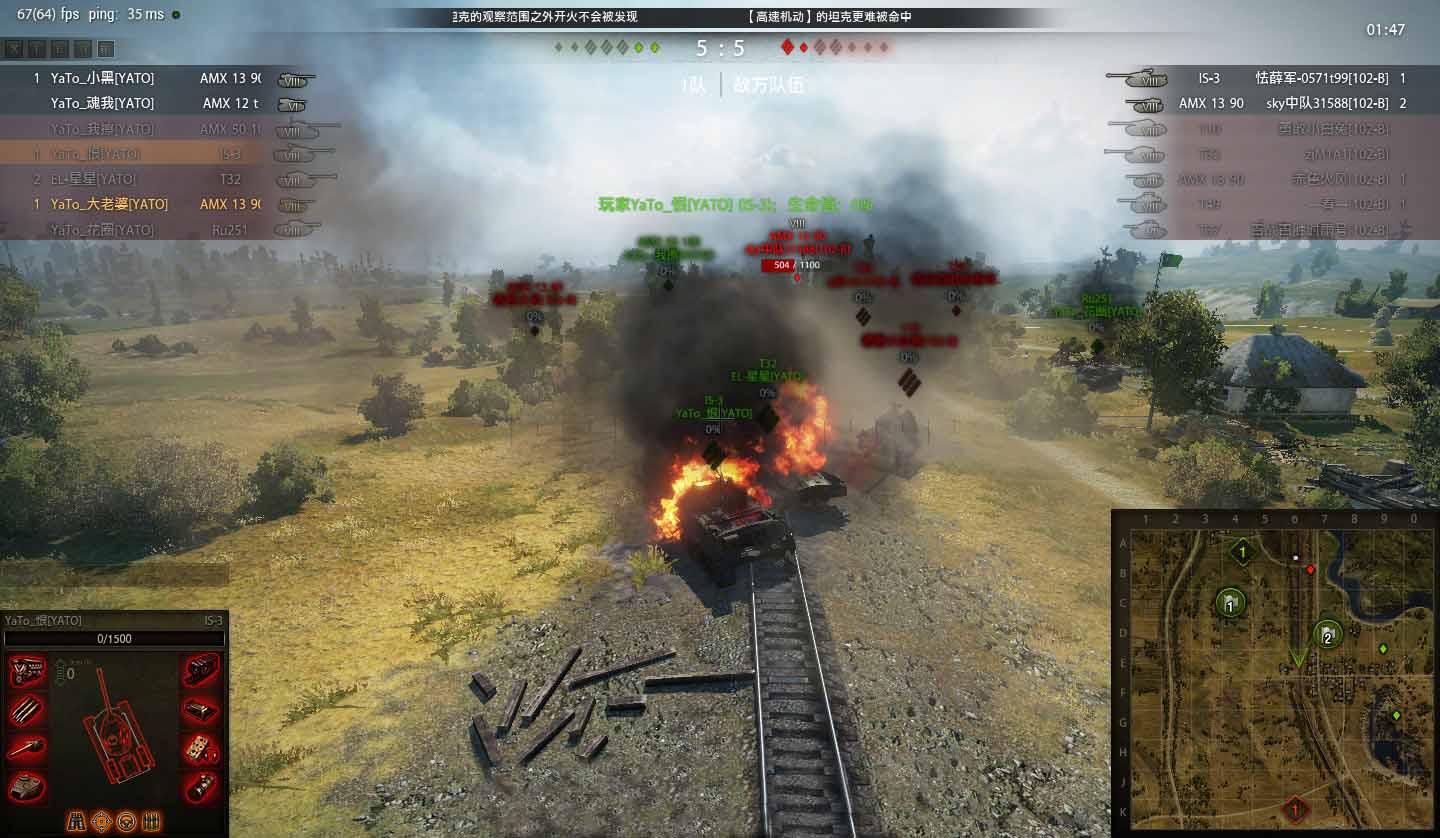
Task: Select the binoculars equipment icon
Action: click(x=76, y=822)
